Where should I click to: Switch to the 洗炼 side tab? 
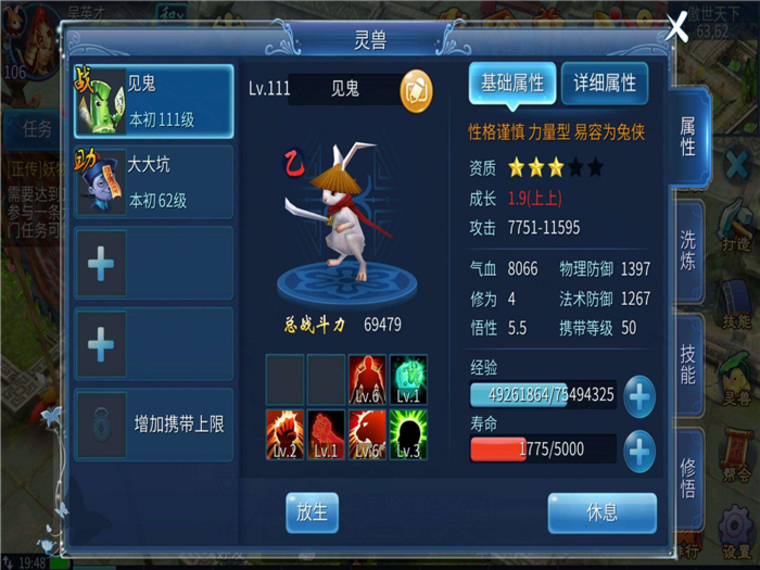689,251
